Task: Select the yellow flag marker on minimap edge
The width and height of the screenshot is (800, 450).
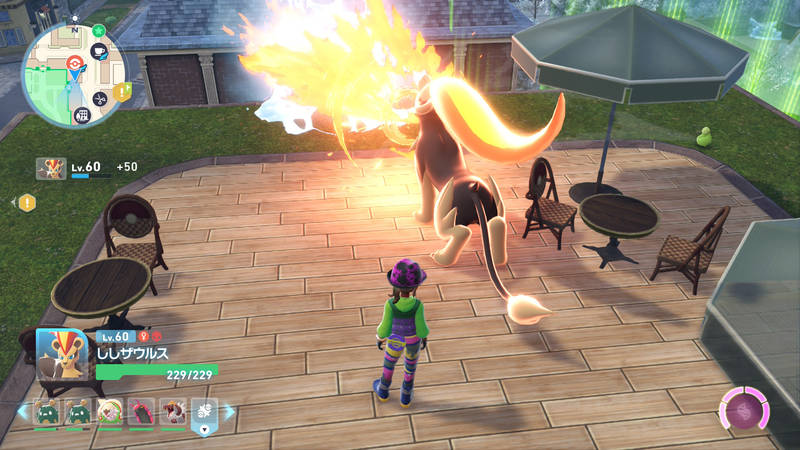Action: click(123, 92)
